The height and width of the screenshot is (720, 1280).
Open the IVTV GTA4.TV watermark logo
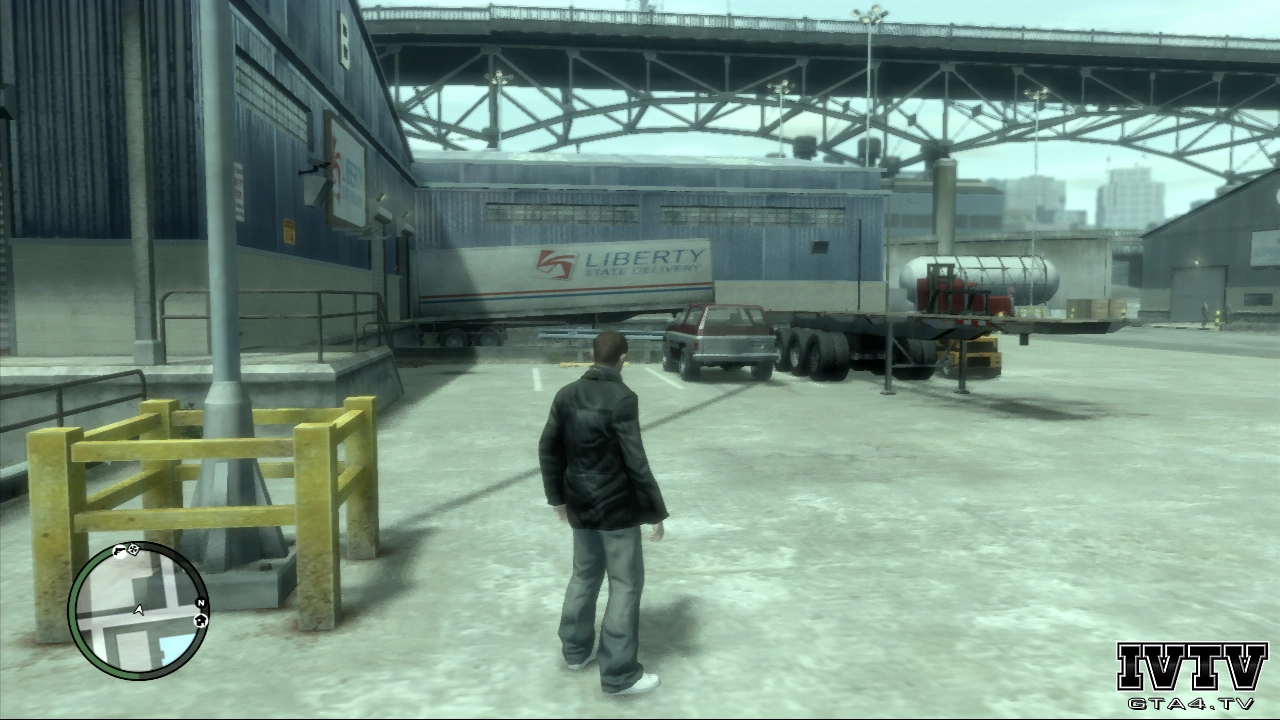tap(1191, 675)
